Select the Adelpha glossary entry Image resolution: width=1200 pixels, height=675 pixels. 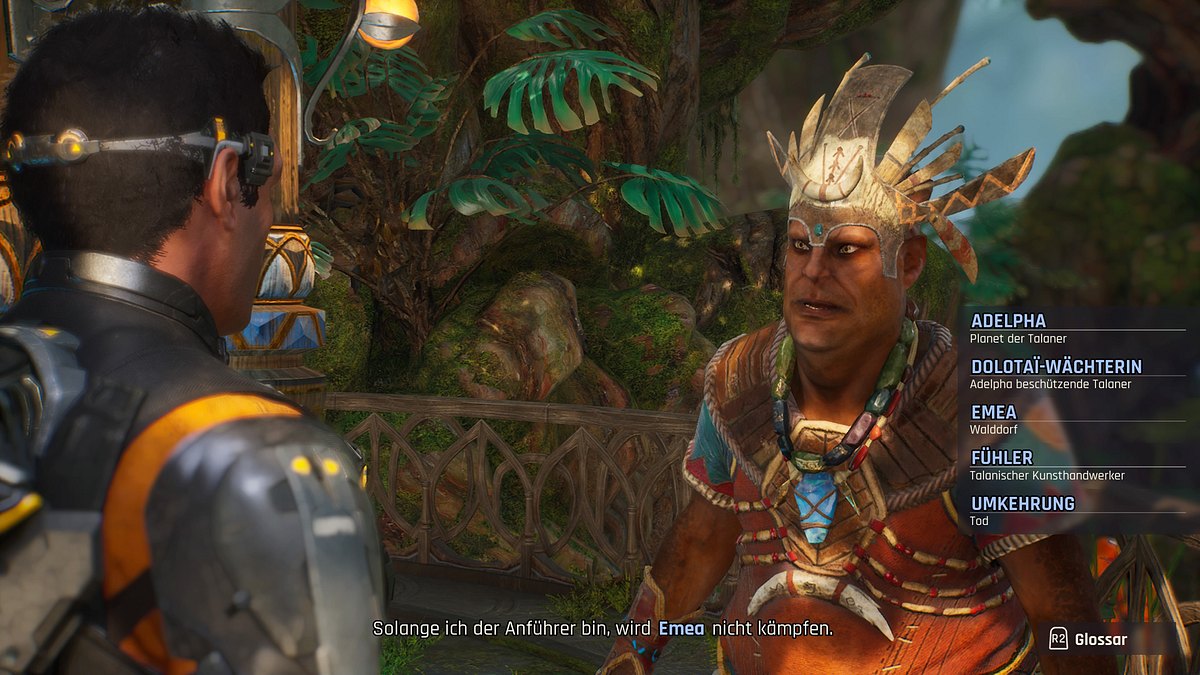pyautogui.click(x=1008, y=321)
